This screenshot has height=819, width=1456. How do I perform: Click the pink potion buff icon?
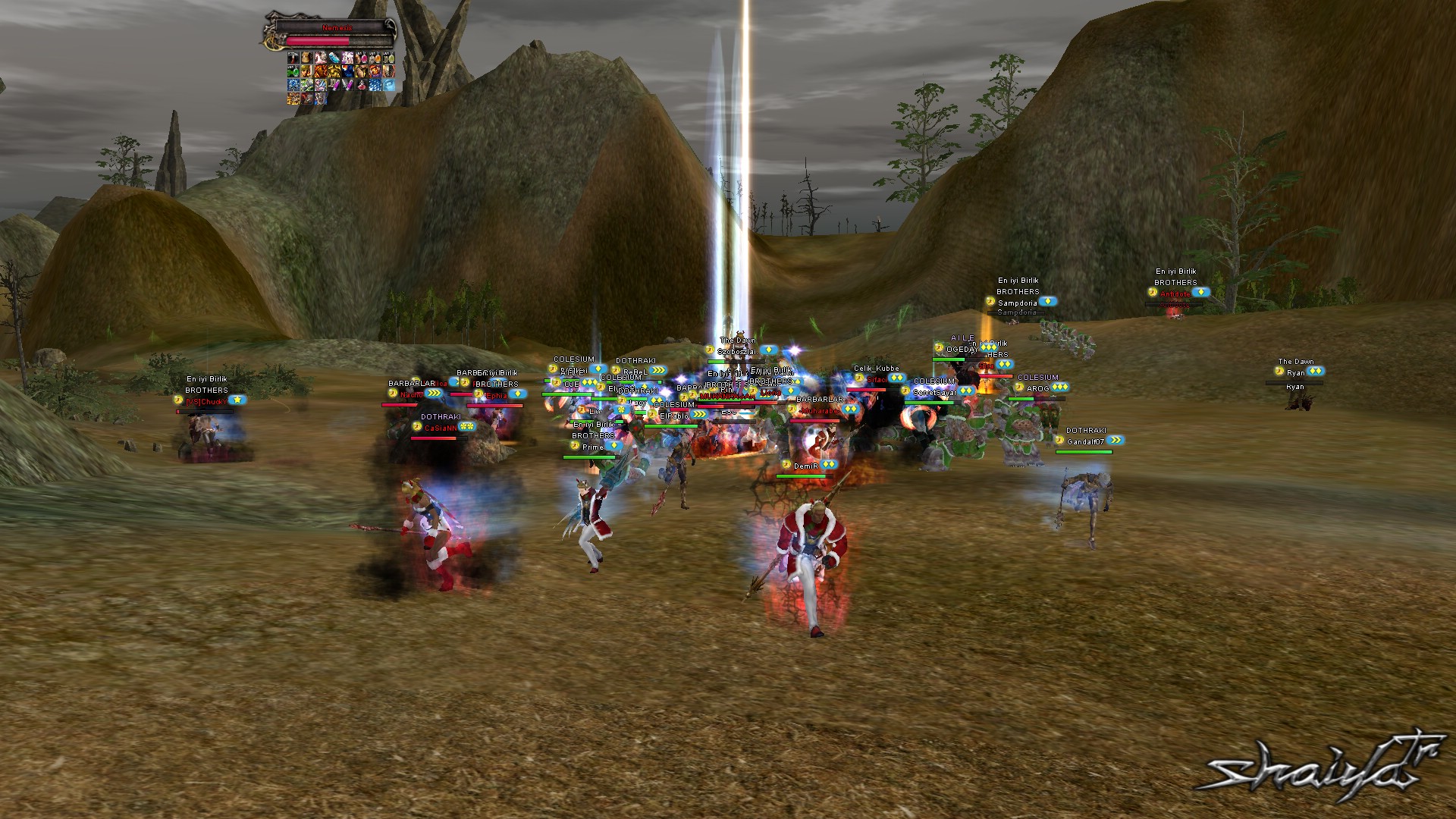(362, 58)
